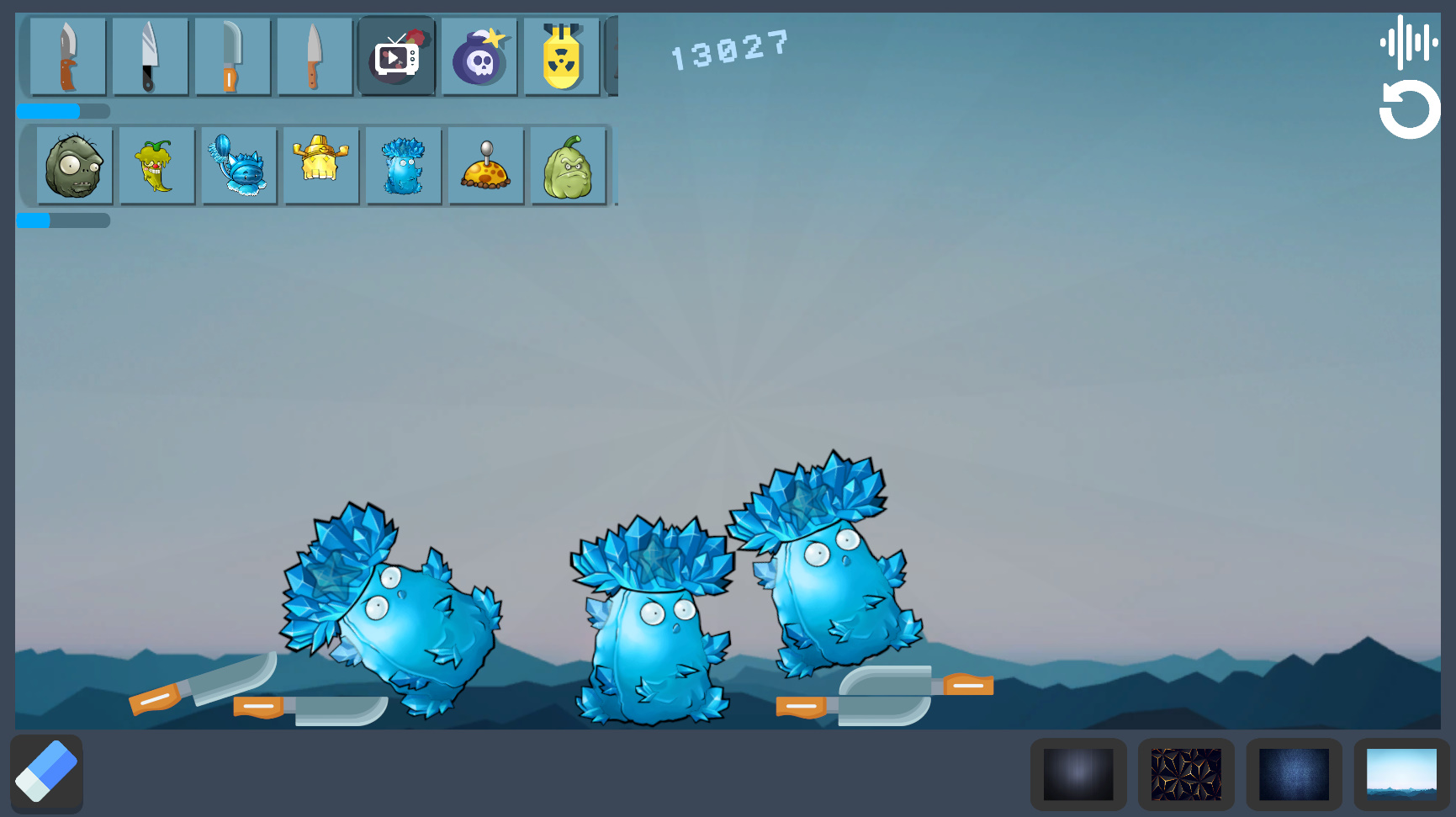Screen dimensions: 1456x817
Task: Select the pocket knife weapon
Action: click(68, 56)
